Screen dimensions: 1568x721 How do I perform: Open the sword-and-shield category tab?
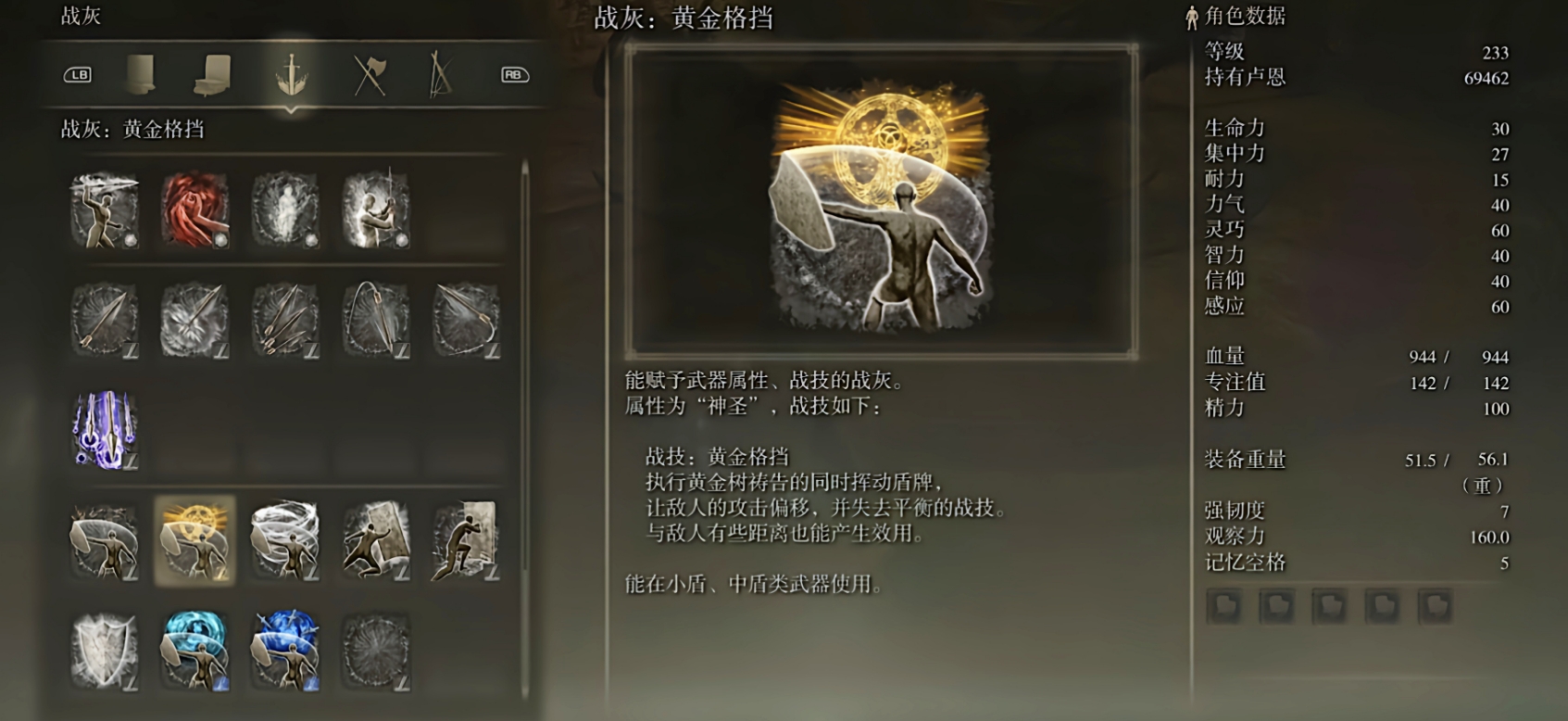[291, 72]
